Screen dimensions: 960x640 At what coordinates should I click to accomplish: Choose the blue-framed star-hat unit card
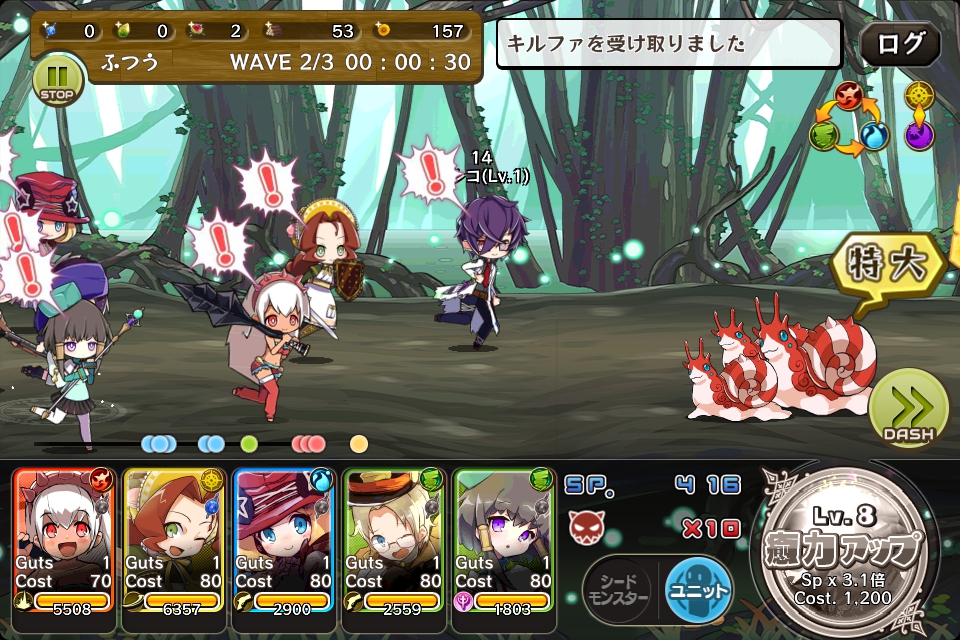pos(284,540)
